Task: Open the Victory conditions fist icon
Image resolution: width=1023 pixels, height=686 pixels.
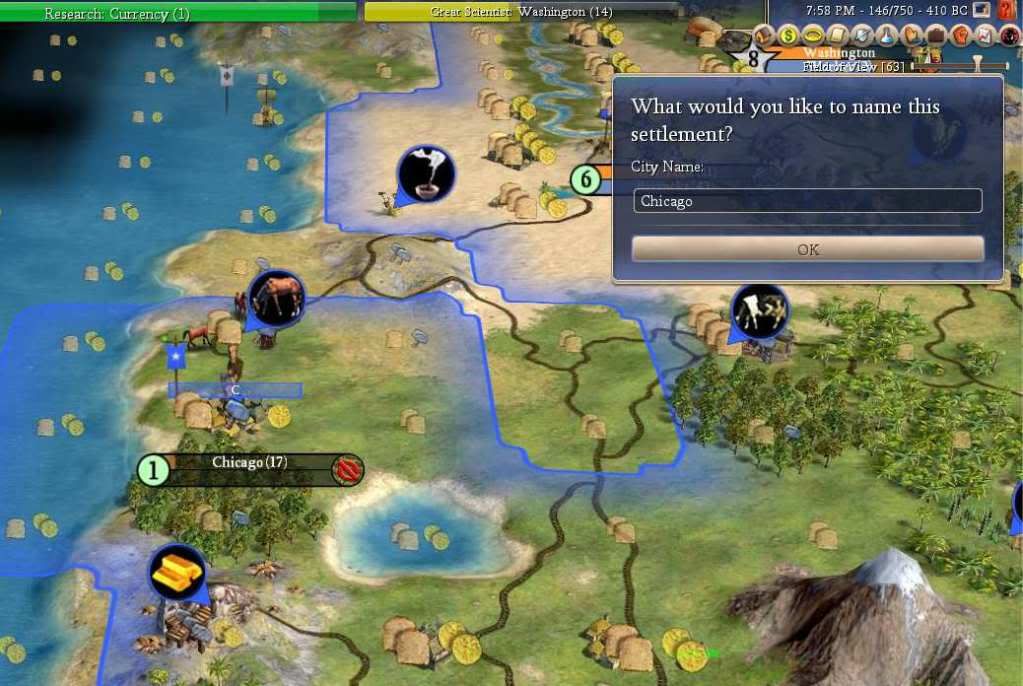Action: (960, 35)
